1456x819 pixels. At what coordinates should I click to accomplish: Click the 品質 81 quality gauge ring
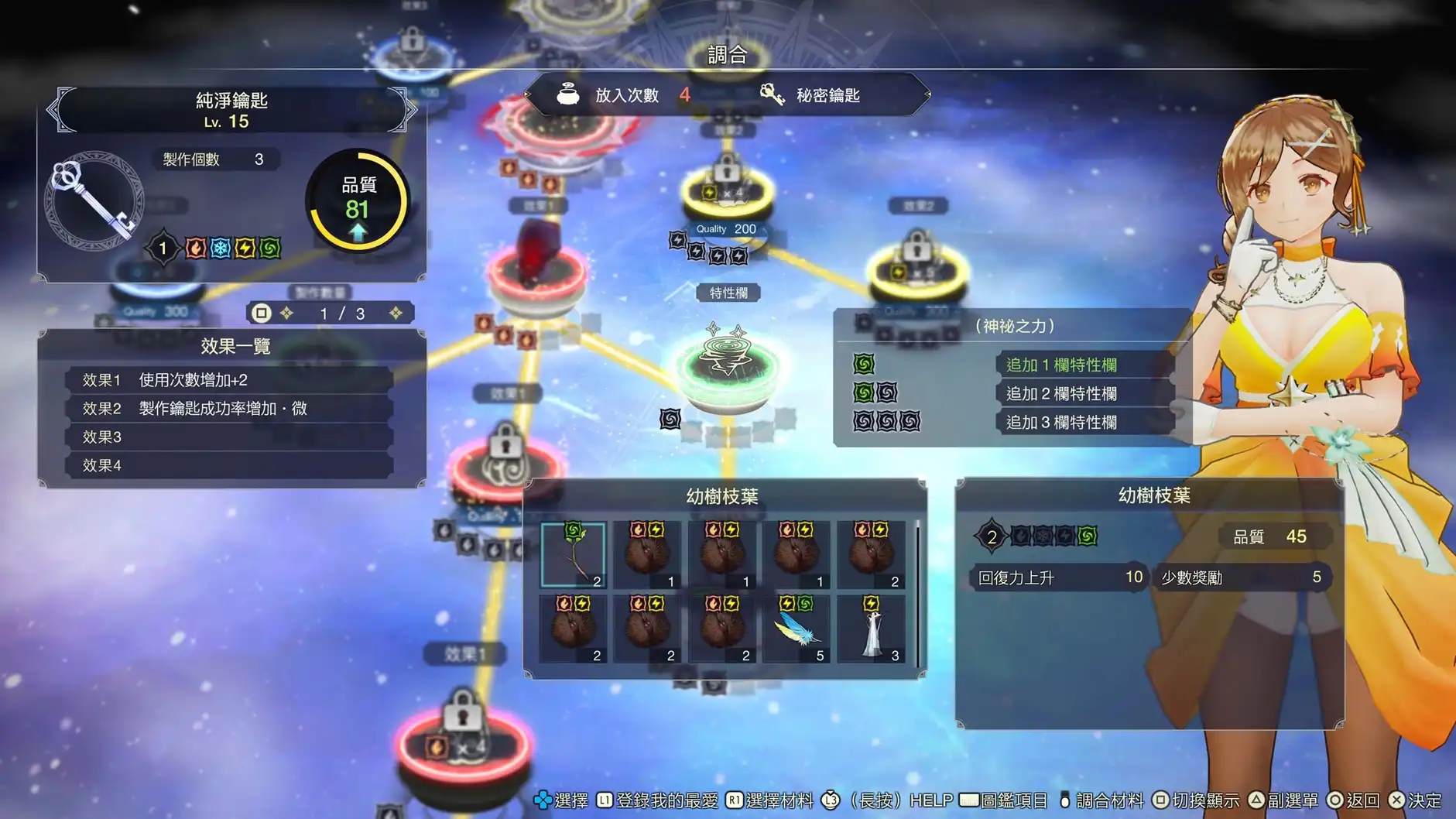tap(358, 200)
